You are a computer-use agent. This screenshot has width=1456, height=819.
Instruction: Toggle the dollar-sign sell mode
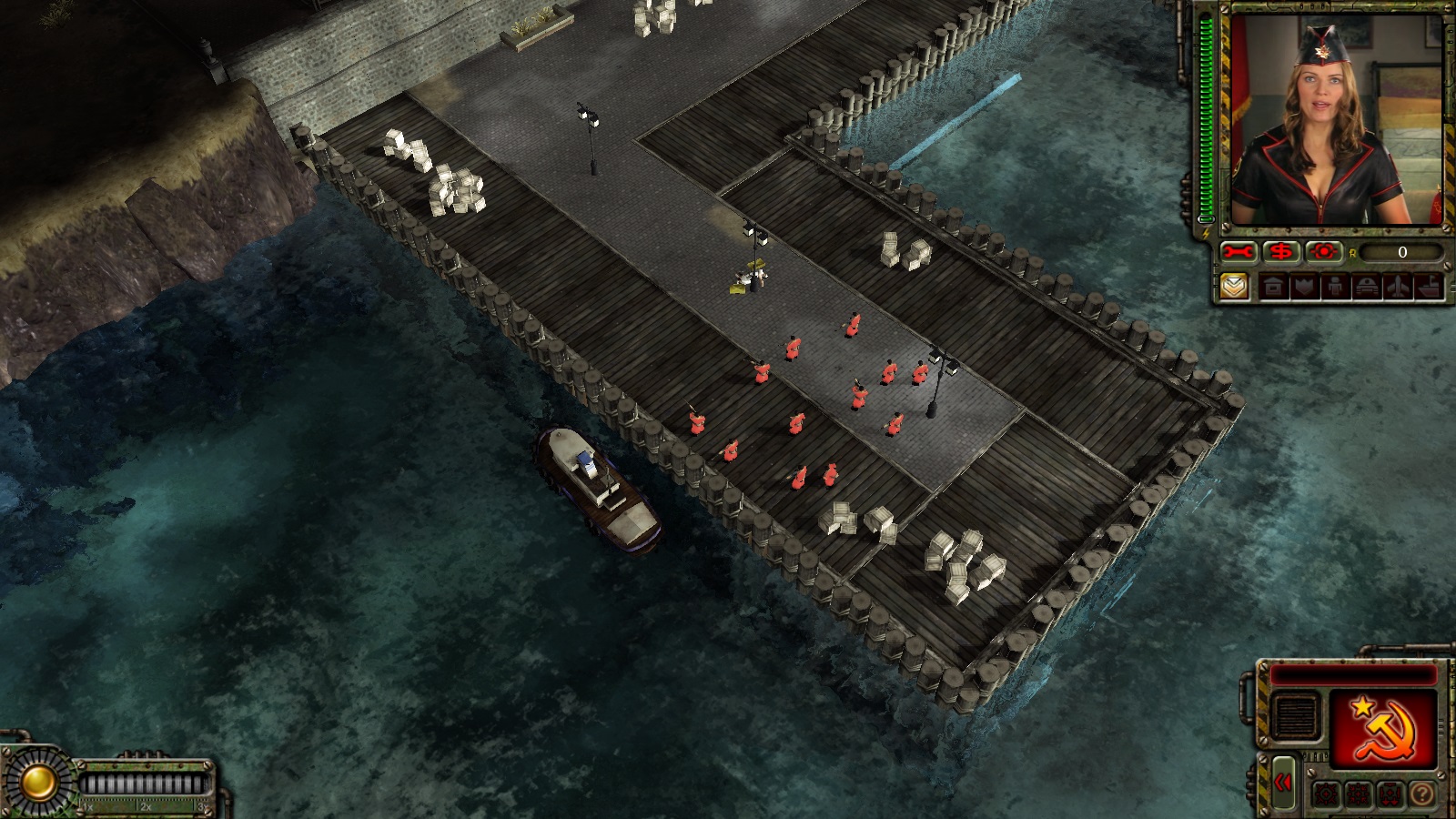[1280, 252]
